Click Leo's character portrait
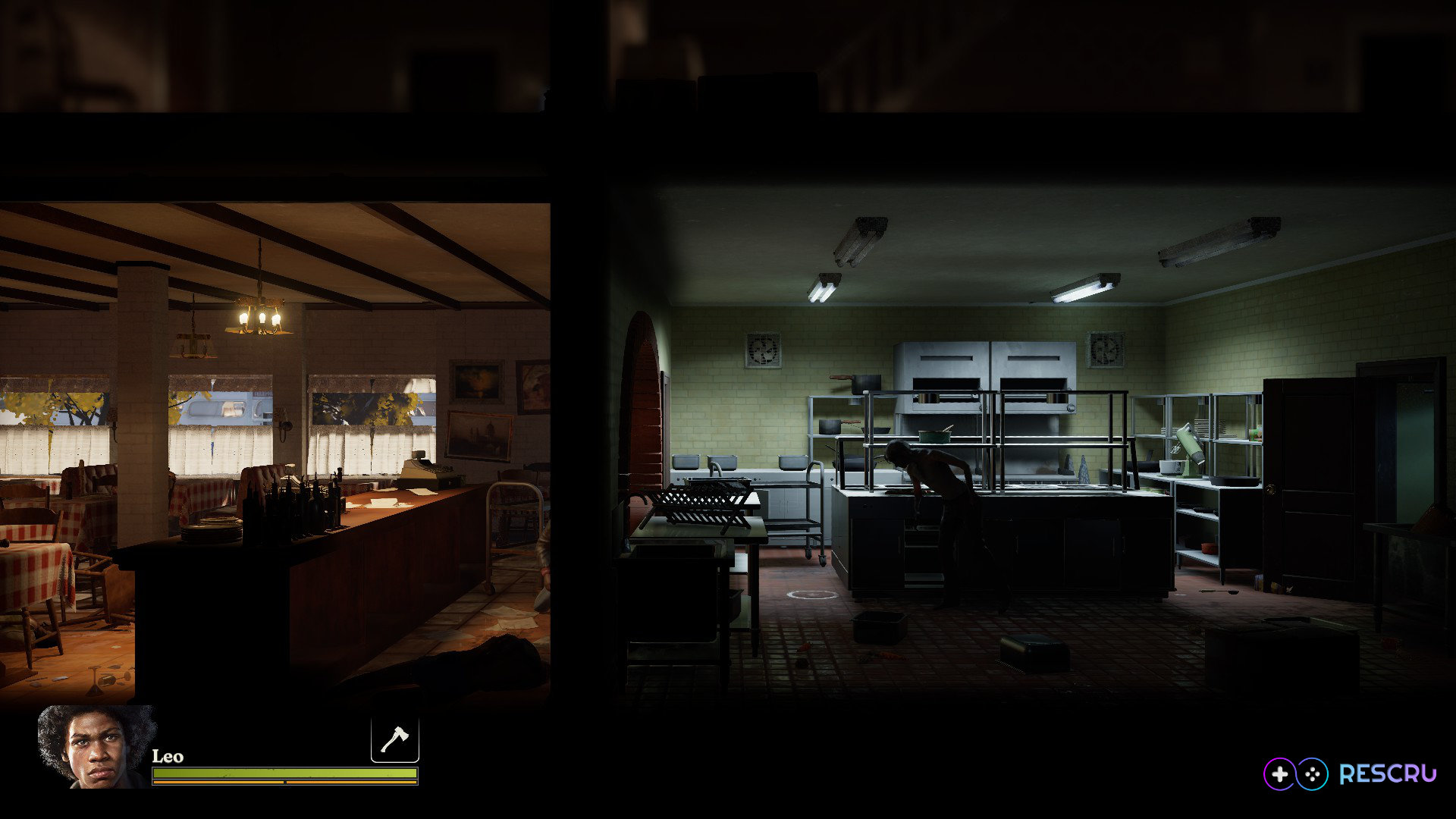The width and height of the screenshot is (1456, 819). pos(96,747)
